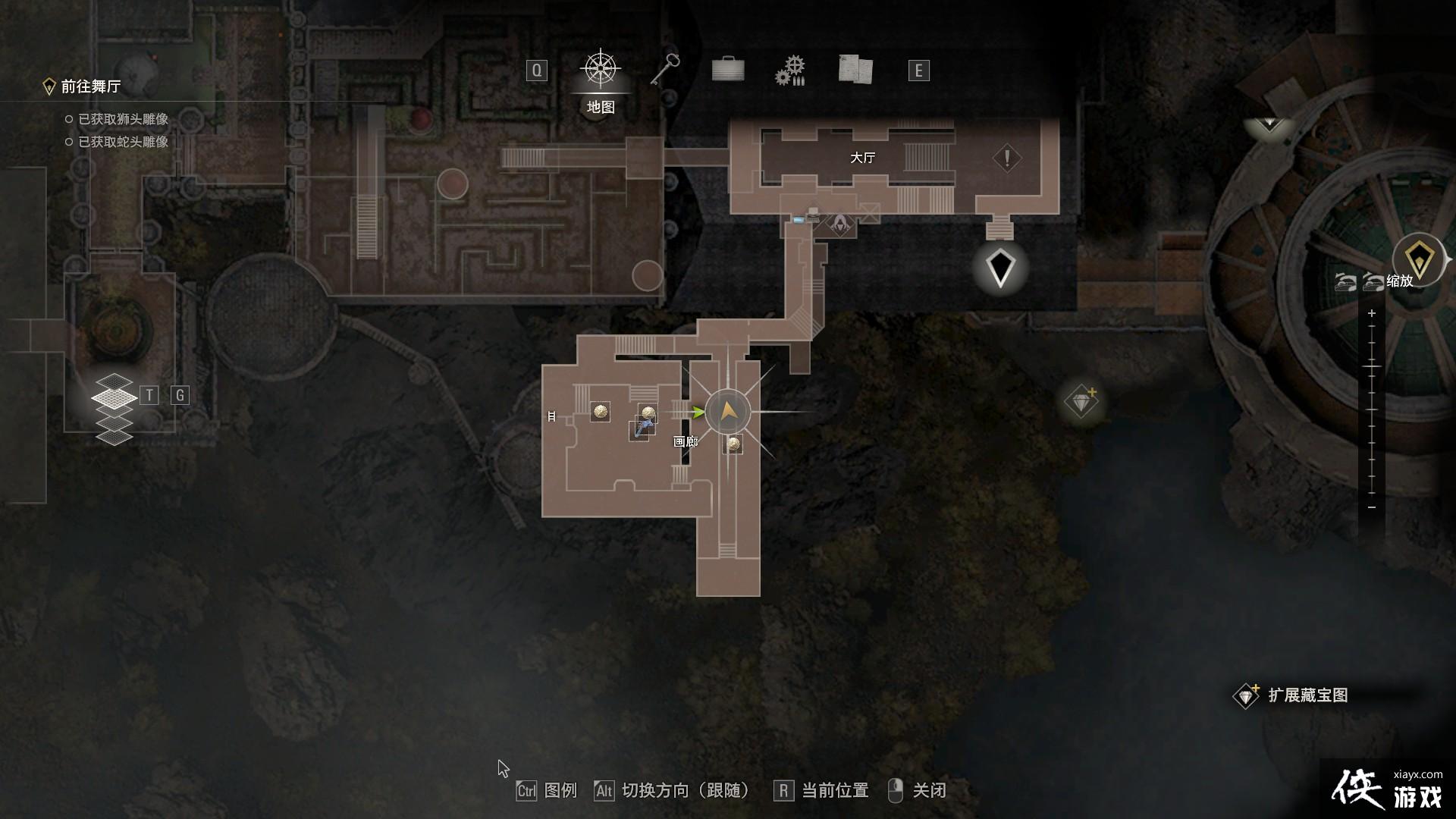The image size is (1456, 819).
Task: Zoom out with the minus sign
Action: tap(1372, 507)
